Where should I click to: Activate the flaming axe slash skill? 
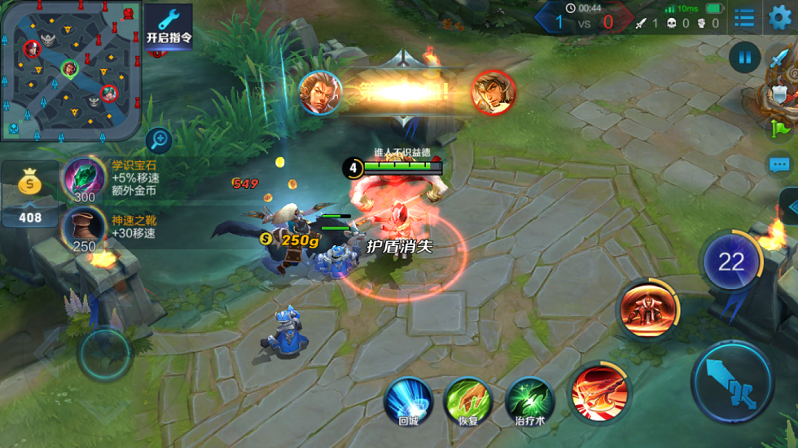[600, 392]
